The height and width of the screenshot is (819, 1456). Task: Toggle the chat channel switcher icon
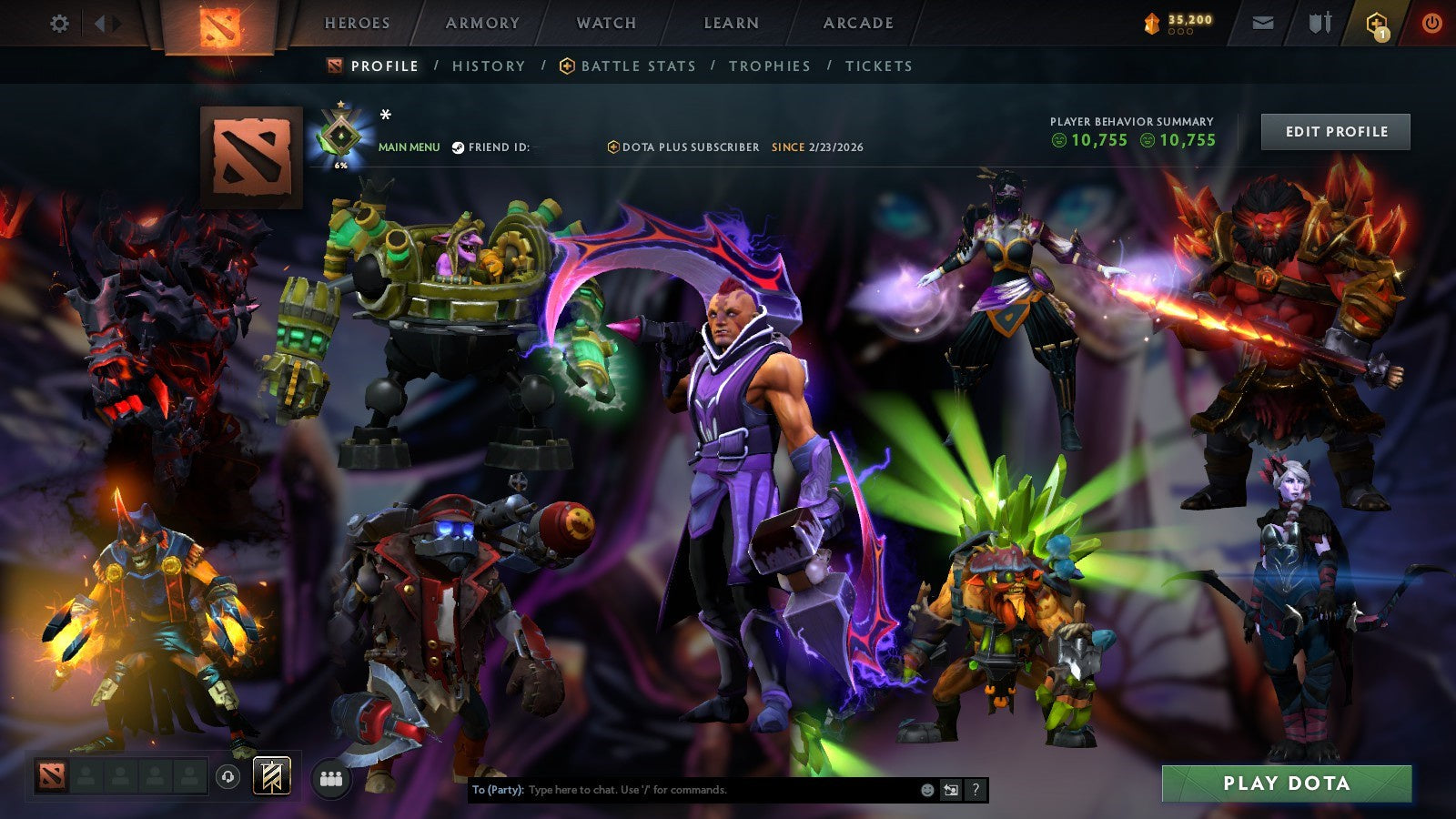(x=951, y=790)
